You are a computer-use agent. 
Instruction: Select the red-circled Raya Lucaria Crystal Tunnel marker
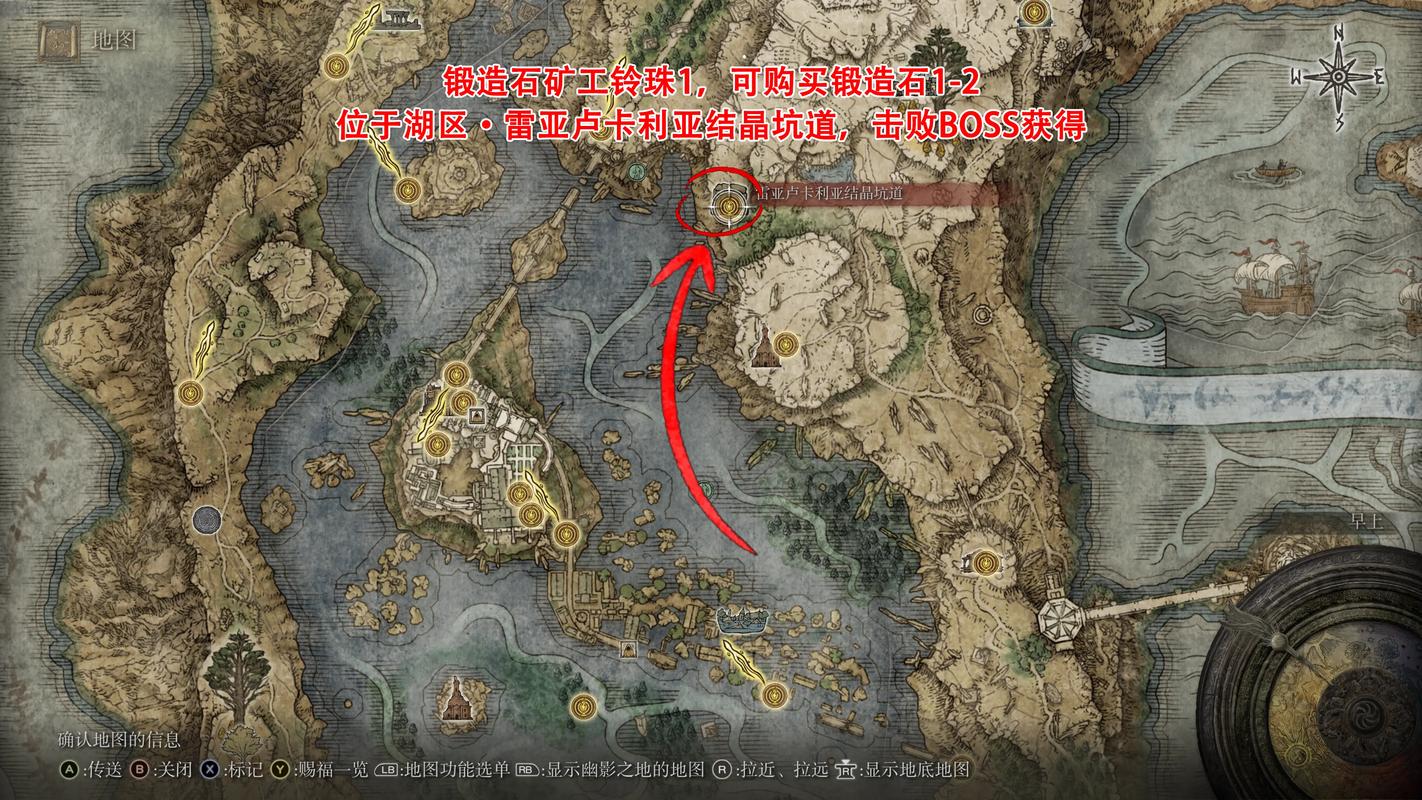tap(728, 206)
